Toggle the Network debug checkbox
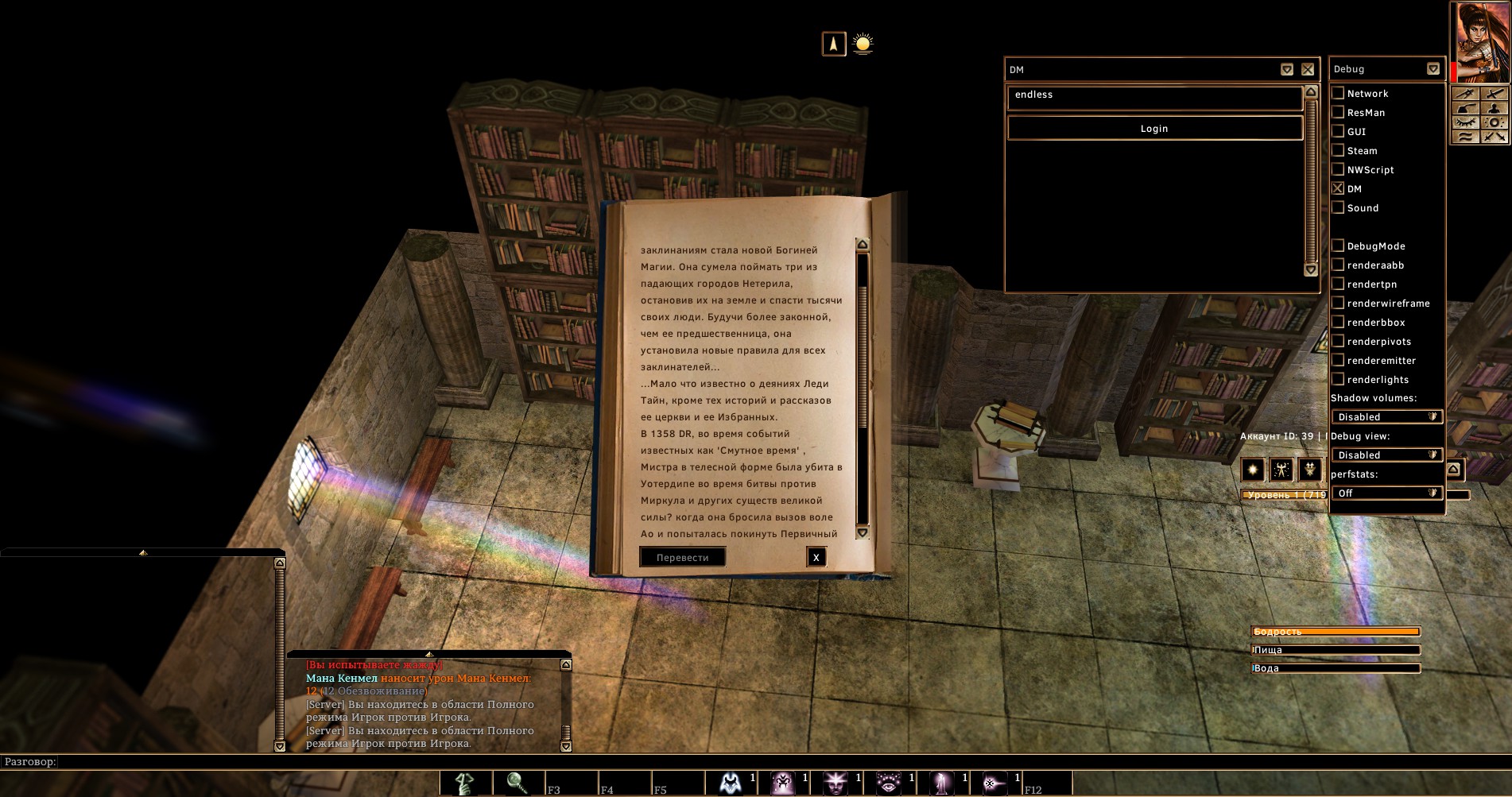This screenshot has height=797, width=1512. point(1338,93)
